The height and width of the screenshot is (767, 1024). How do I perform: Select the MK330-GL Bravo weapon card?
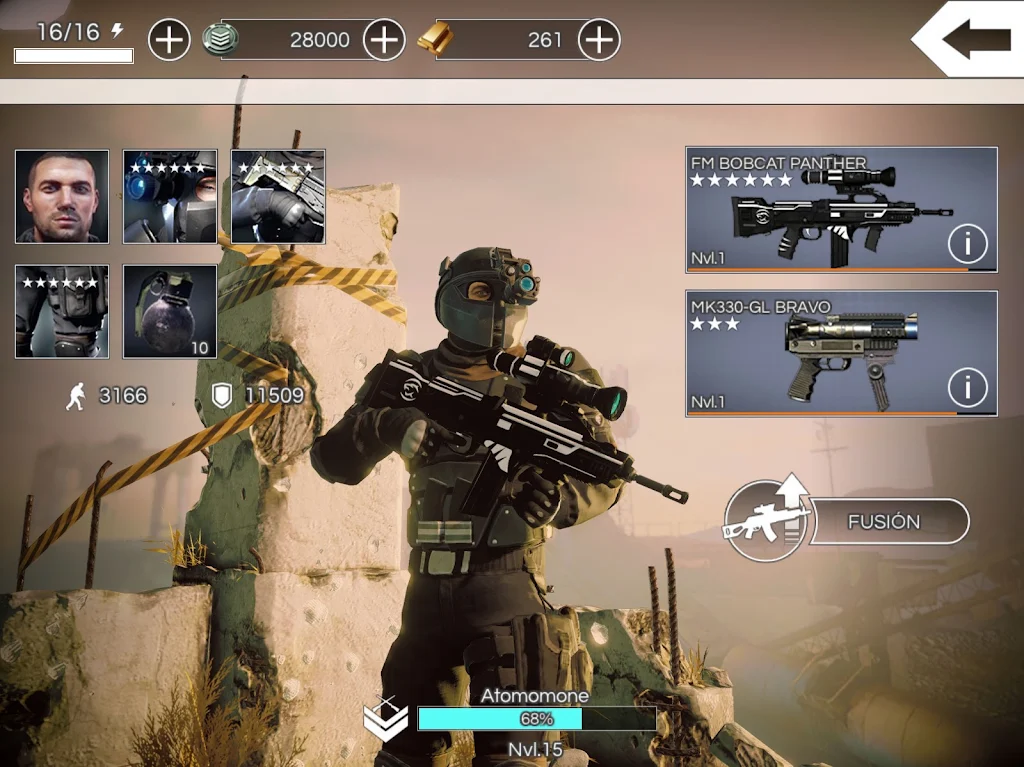pyautogui.click(x=820, y=353)
